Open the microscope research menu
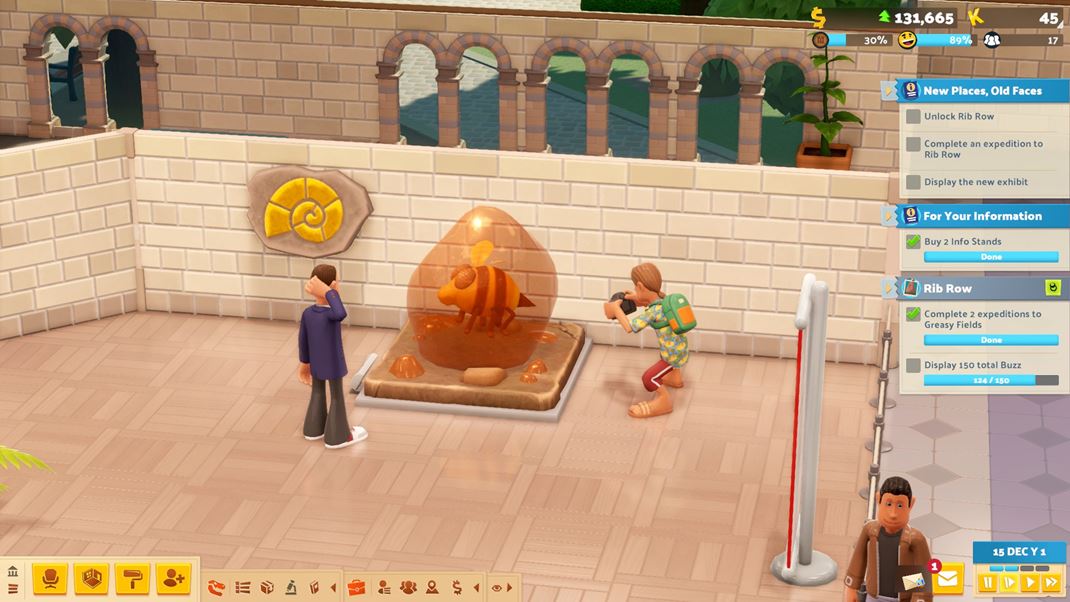Viewport: 1070px width, 602px height. tap(290, 587)
